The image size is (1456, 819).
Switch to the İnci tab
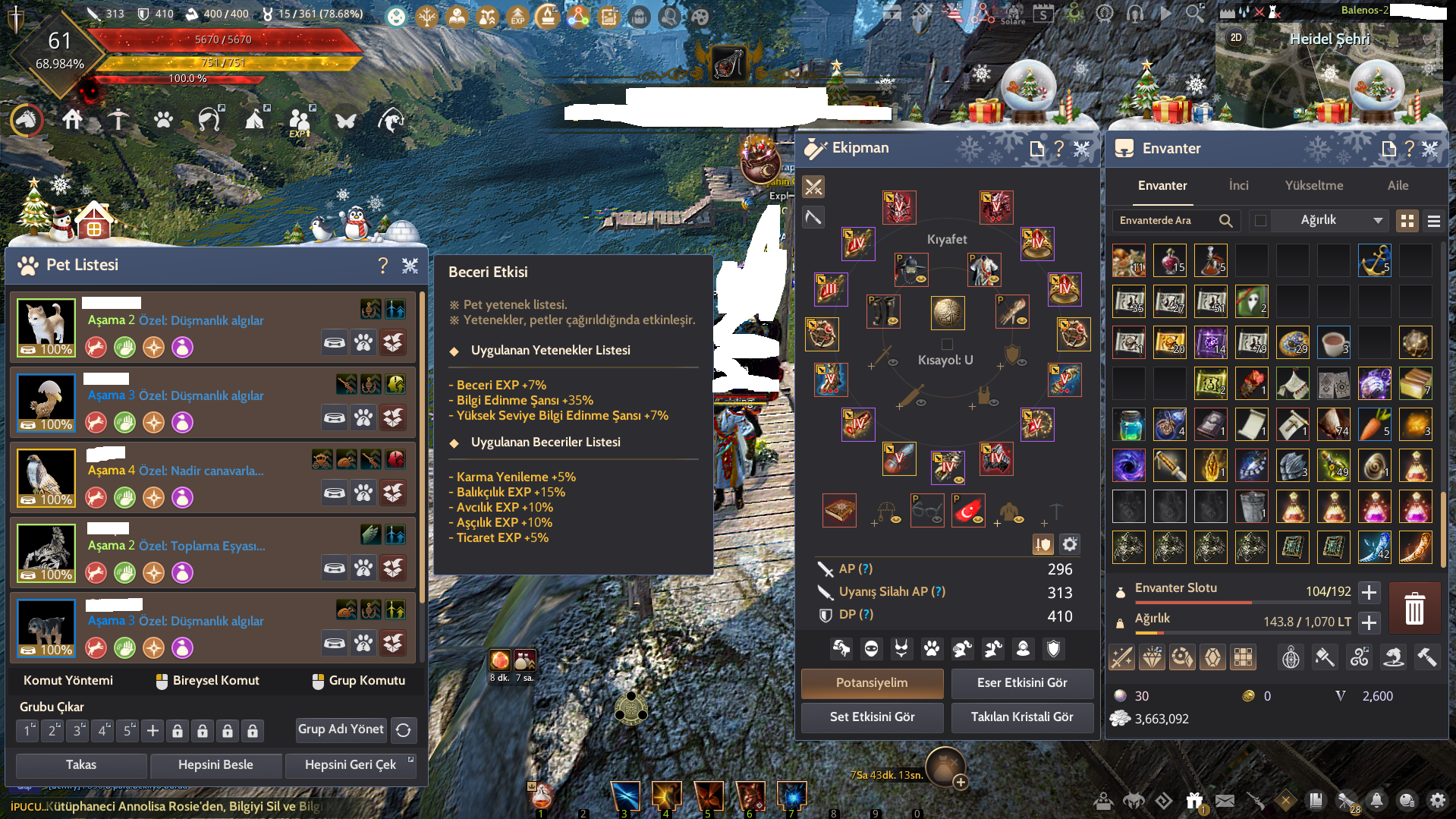point(1238,185)
